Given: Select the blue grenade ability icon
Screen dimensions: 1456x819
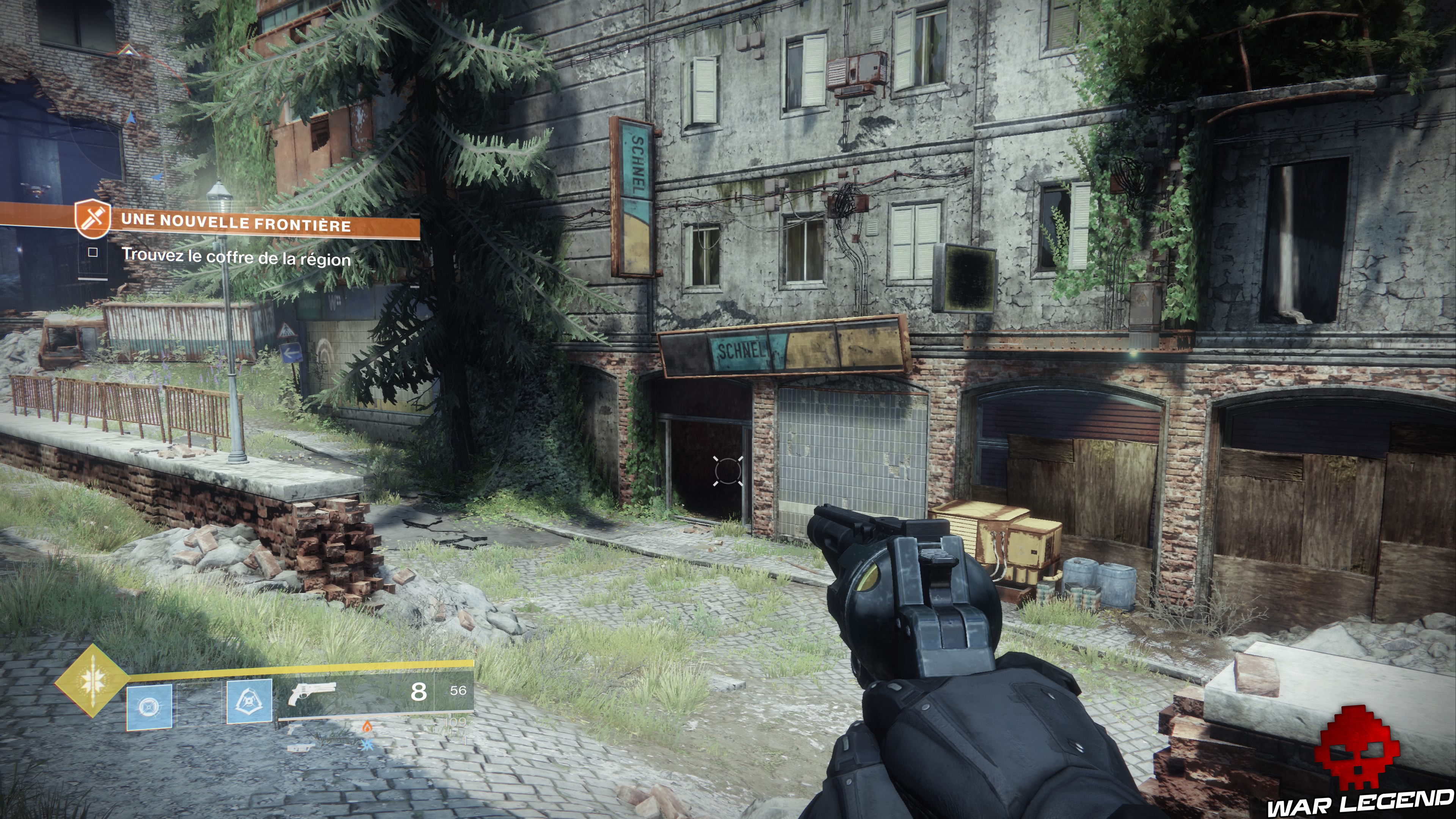Looking at the screenshot, I should tap(149, 706).
